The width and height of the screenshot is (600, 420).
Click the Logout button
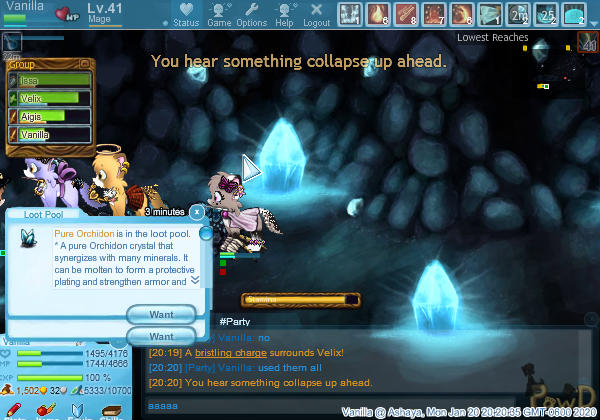[316, 15]
